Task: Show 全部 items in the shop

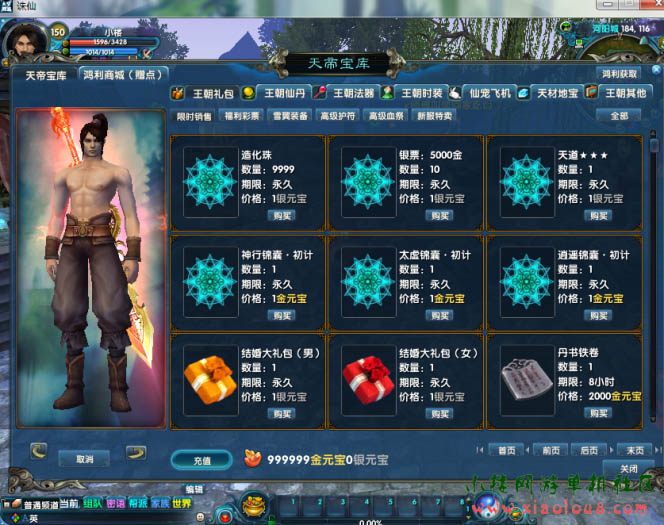Action: 619,116
